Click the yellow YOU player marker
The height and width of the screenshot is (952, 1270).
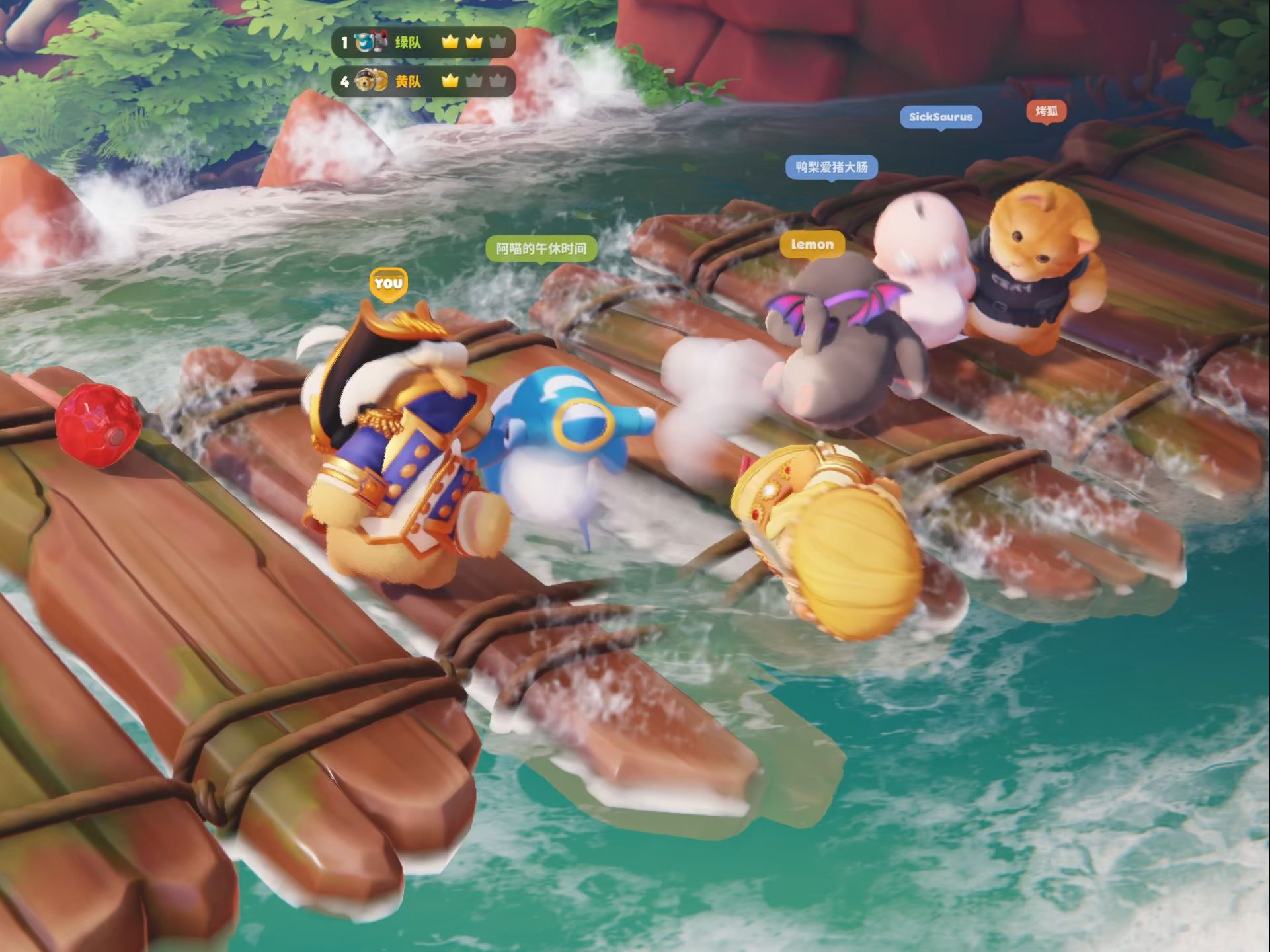coord(388,284)
